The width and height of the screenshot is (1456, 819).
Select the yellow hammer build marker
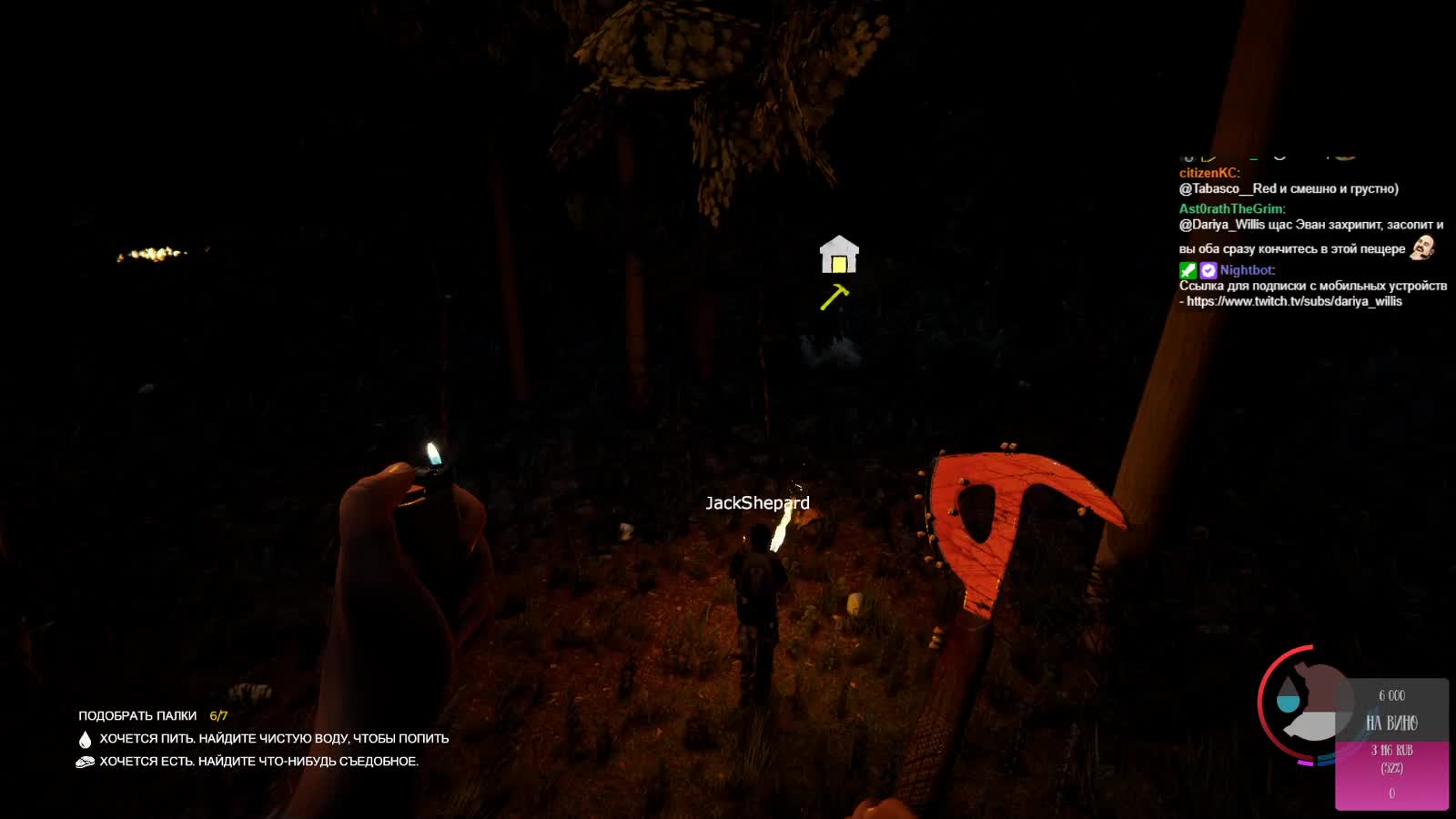pyautogui.click(x=834, y=297)
